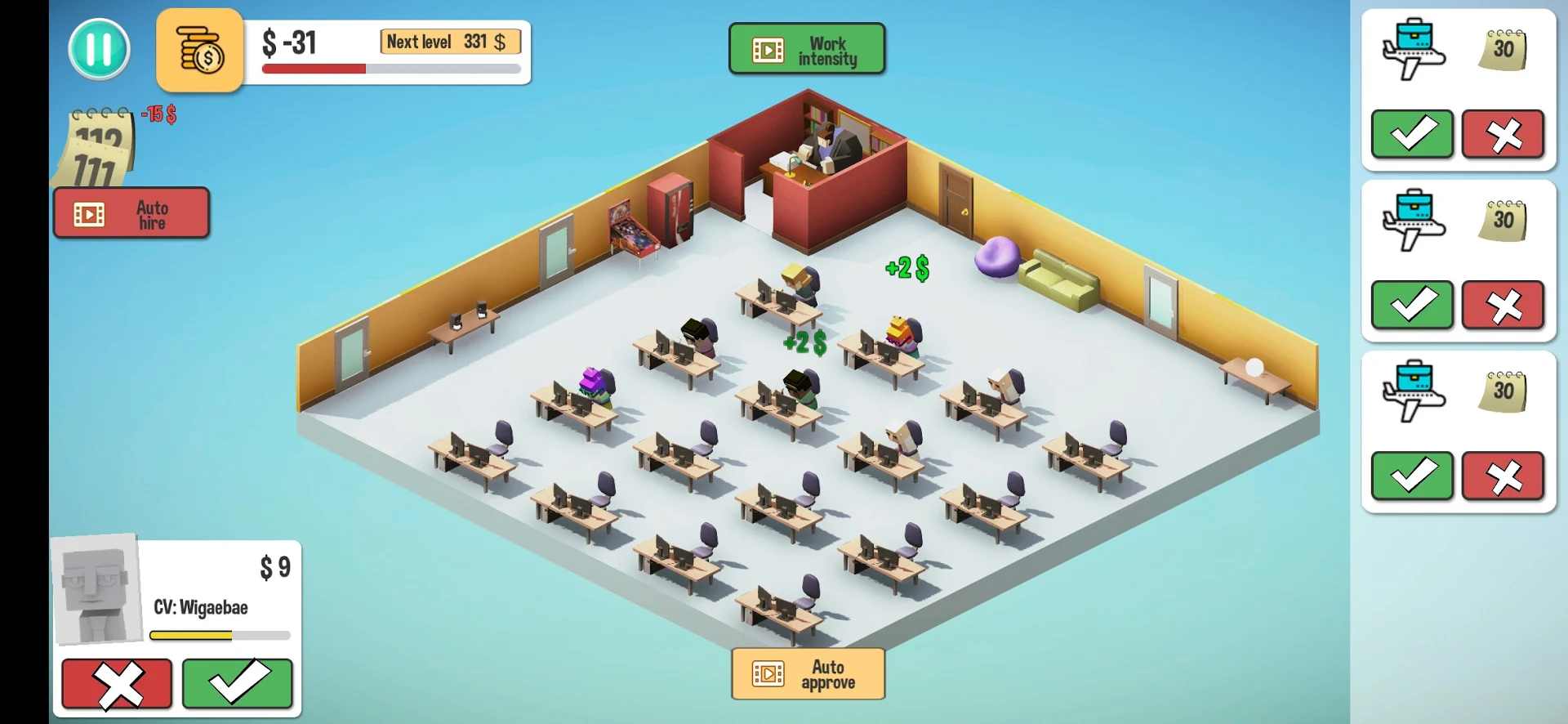The width and height of the screenshot is (1568, 724).
Task: Select the briefcase icon on the middle candidate card
Action: pyautogui.click(x=1414, y=219)
